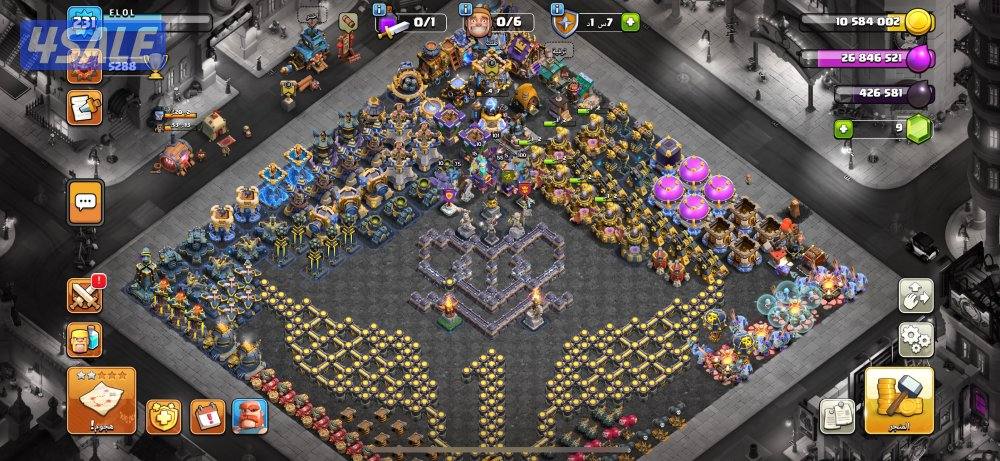Open the player profile level 231 badge
The width and height of the screenshot is (1000, 461).
point(85,22)
